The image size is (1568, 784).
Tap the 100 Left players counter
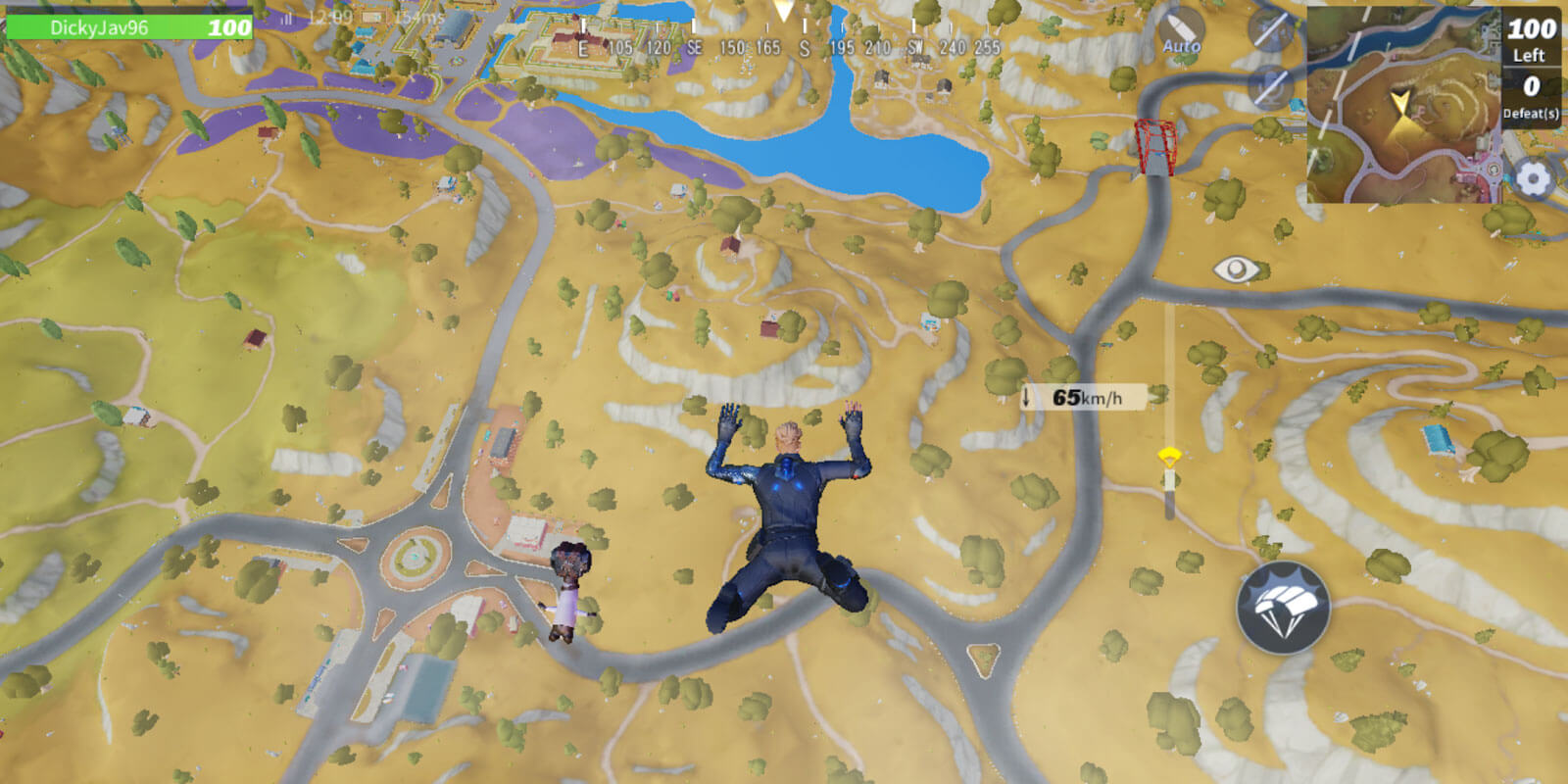pyautogui.click(x=1529, y=41)
